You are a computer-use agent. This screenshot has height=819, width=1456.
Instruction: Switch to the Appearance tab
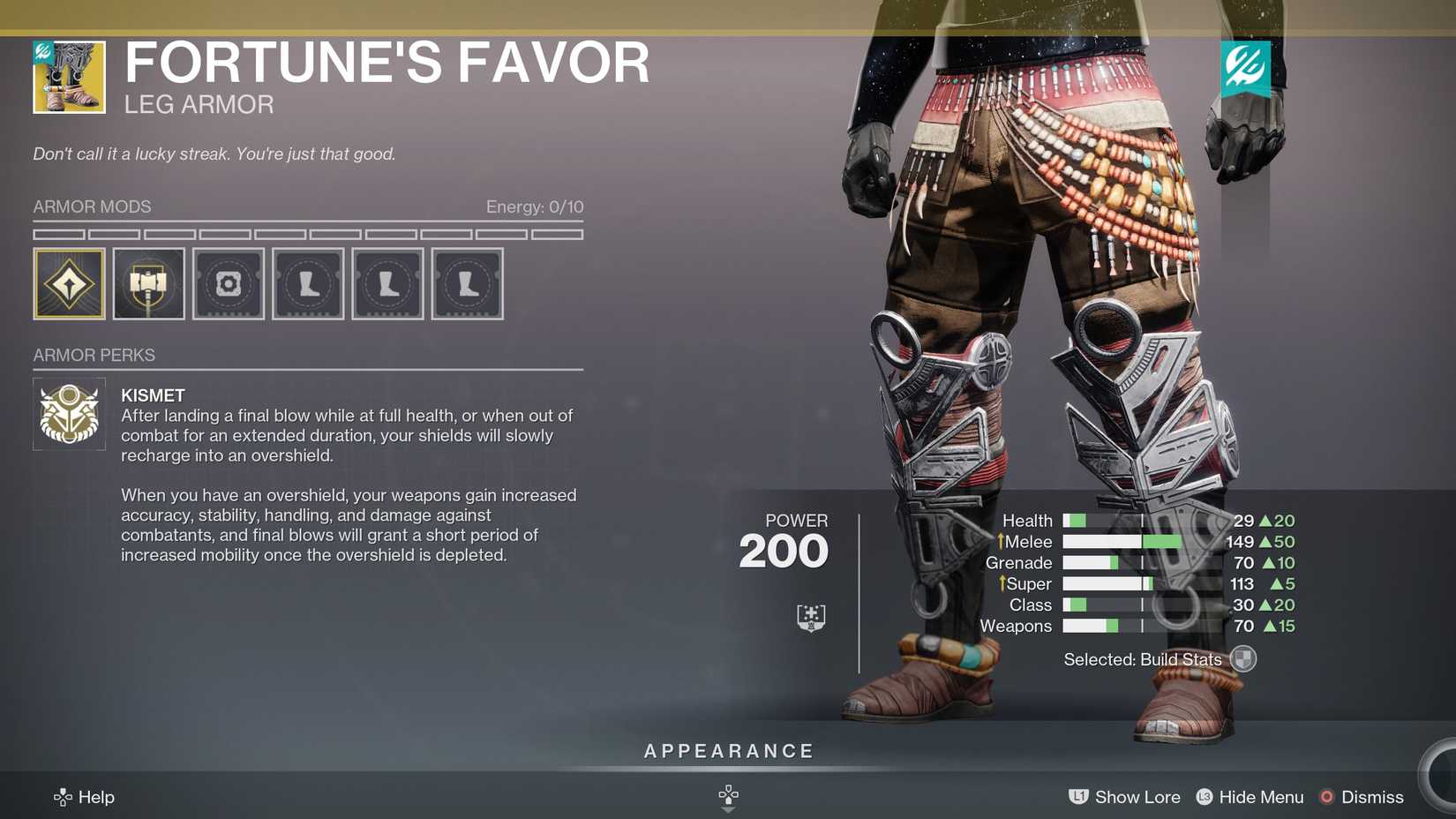click(x=728, y=751)
